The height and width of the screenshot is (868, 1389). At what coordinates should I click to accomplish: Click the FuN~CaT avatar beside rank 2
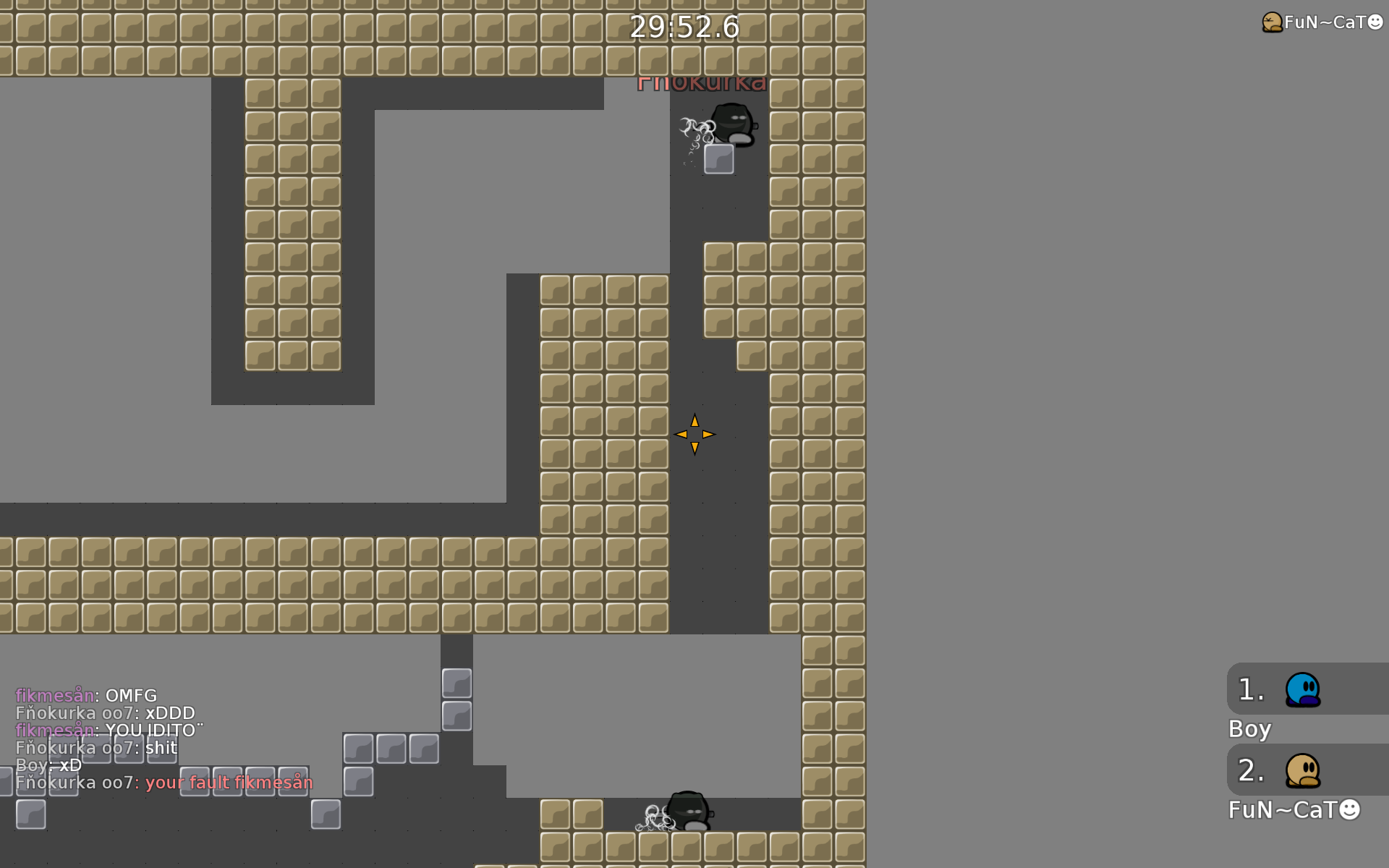1304,772
